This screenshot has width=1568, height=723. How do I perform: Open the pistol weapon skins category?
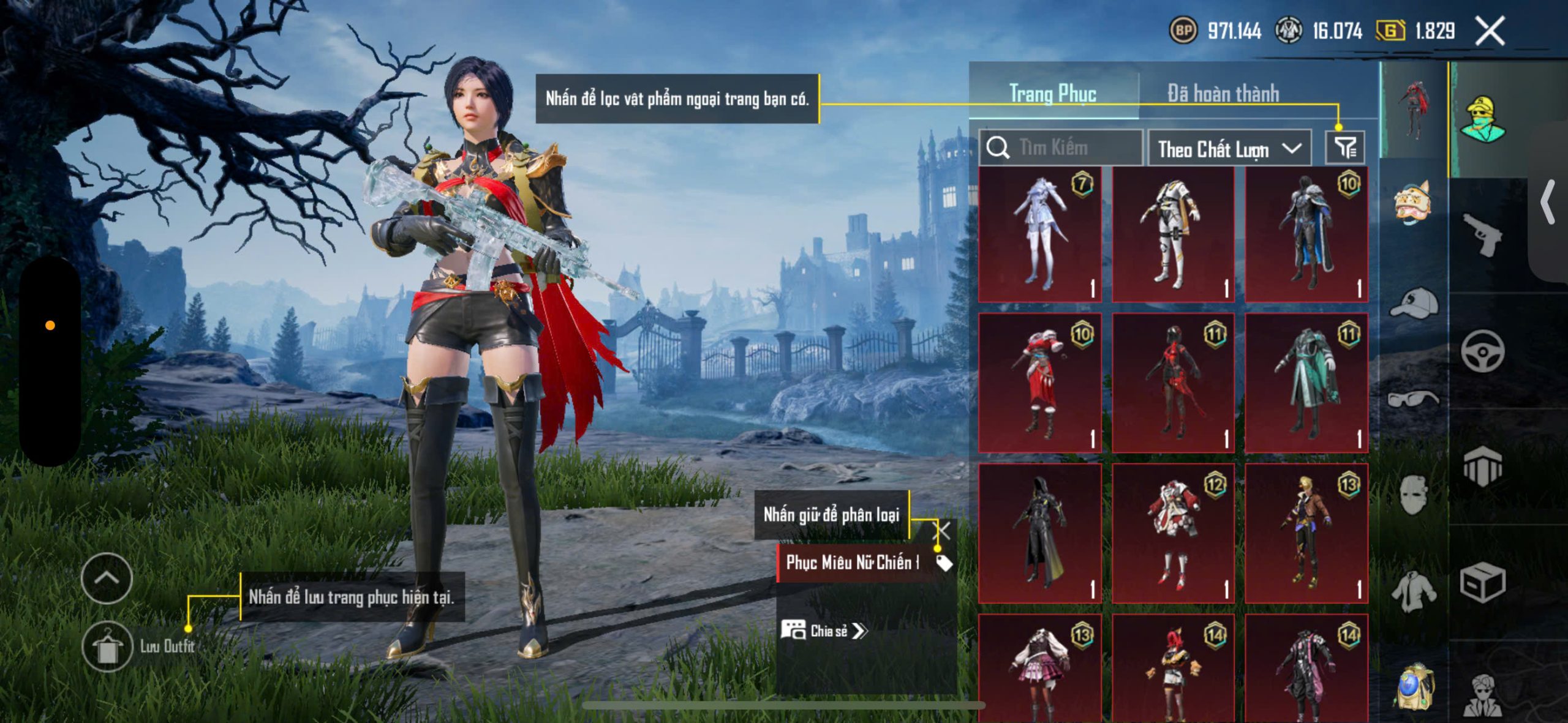(x=1482, y=234)
